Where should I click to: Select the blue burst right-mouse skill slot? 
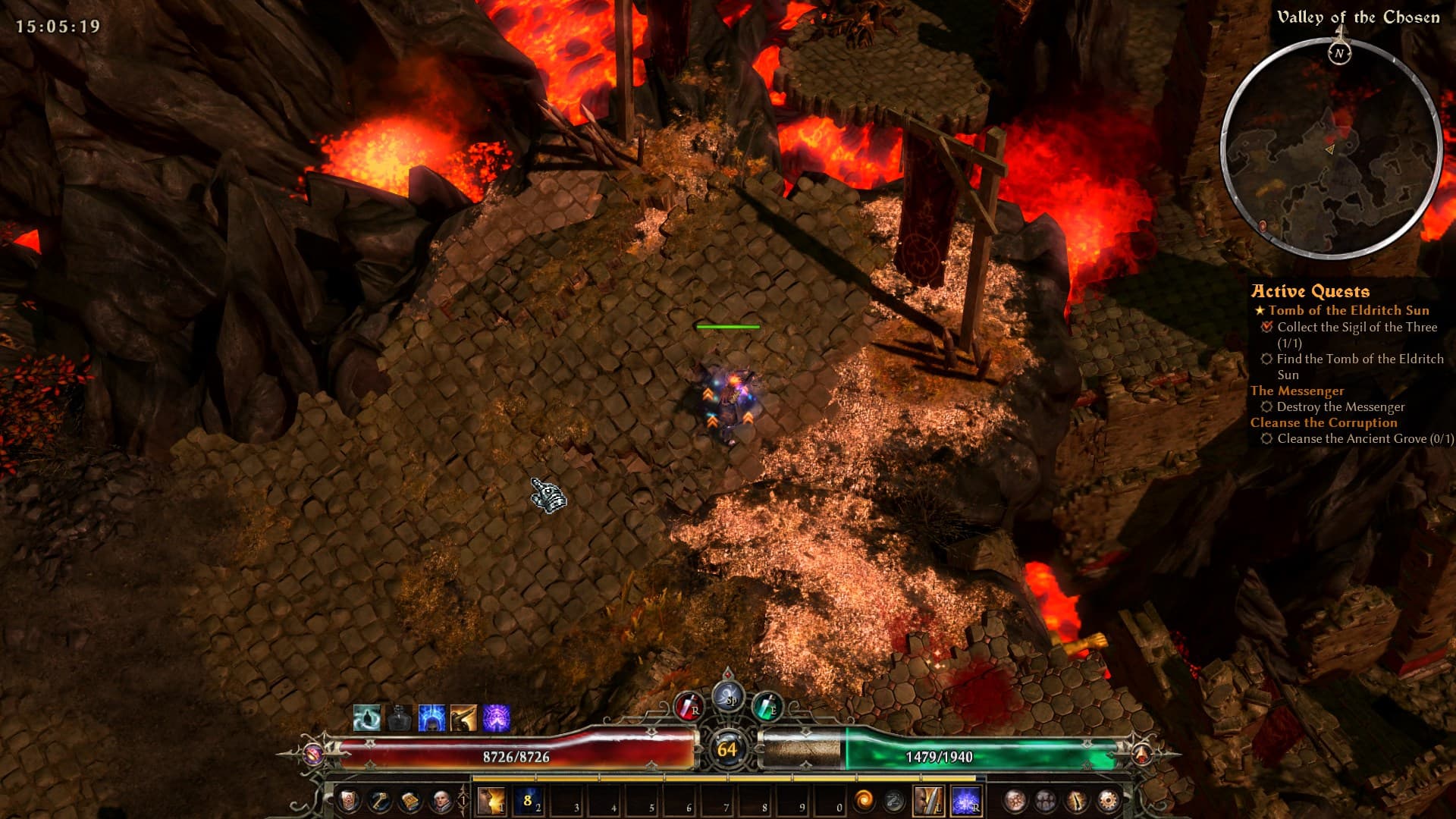click(x=965, y=800)
